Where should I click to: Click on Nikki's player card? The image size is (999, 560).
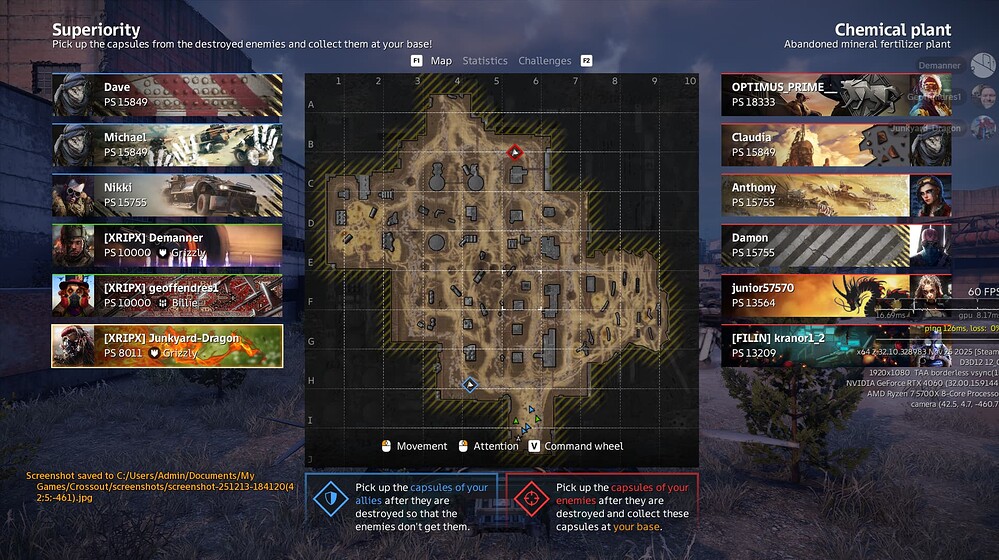[x=167, y=195]
